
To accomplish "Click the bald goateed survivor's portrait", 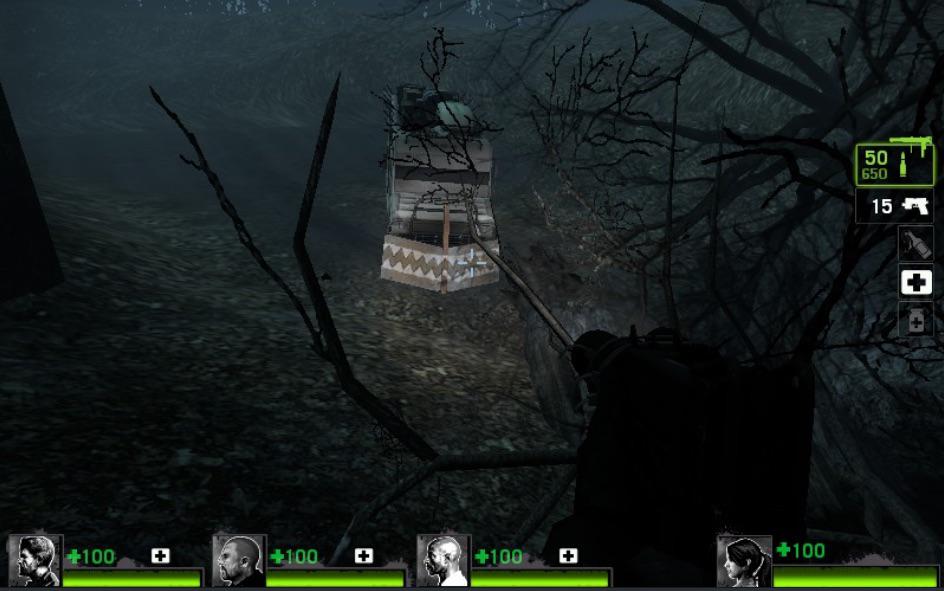I will click(239, 561).
